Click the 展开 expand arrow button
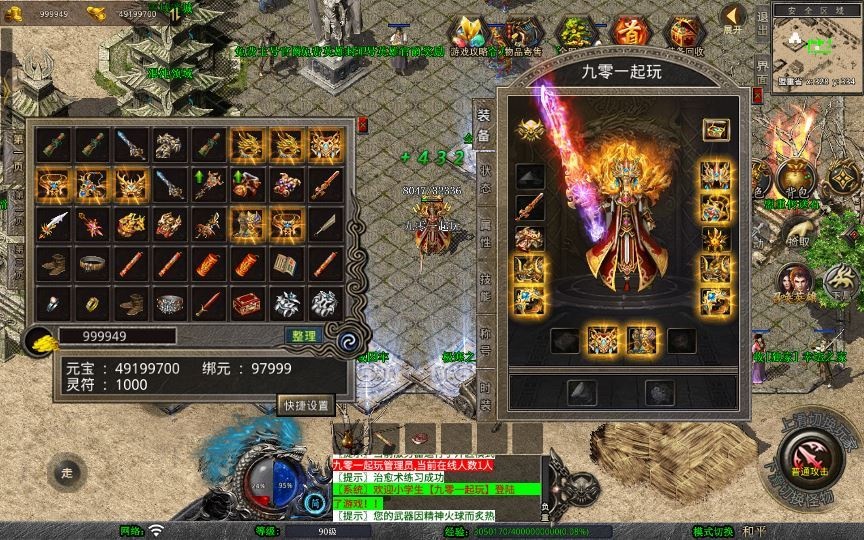The height and width of the screenshot is (540, 864). [733, 20]
